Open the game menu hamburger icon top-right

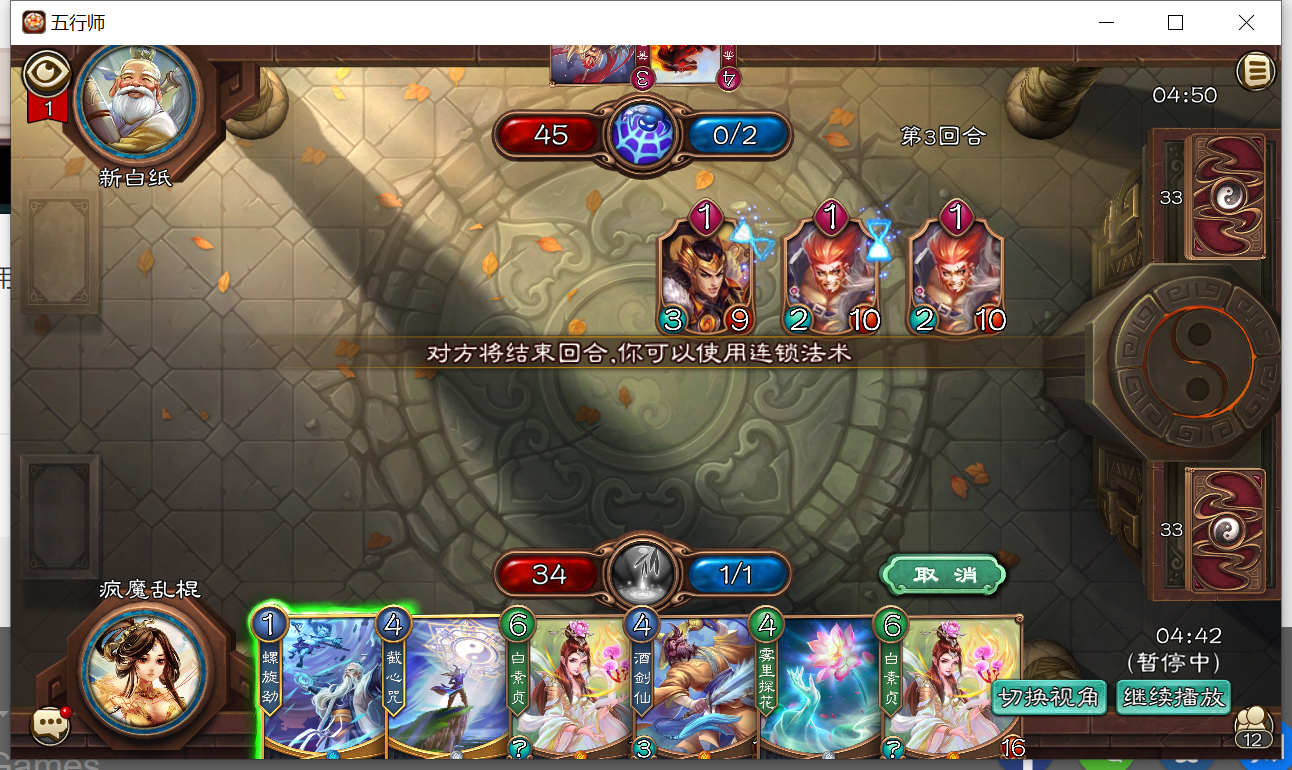(1256, 72)
